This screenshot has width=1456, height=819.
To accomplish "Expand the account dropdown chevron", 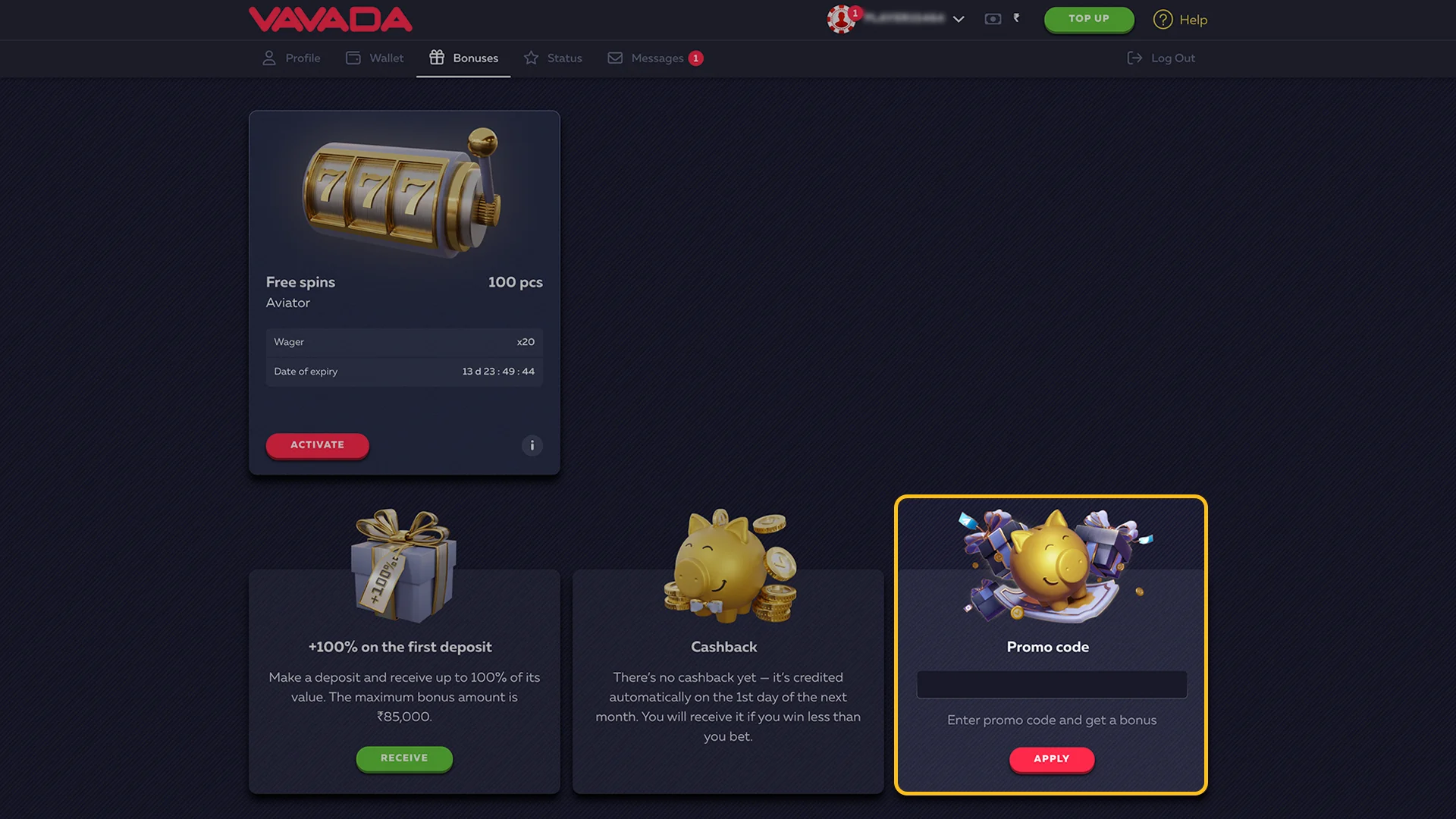I will [959, 20].
